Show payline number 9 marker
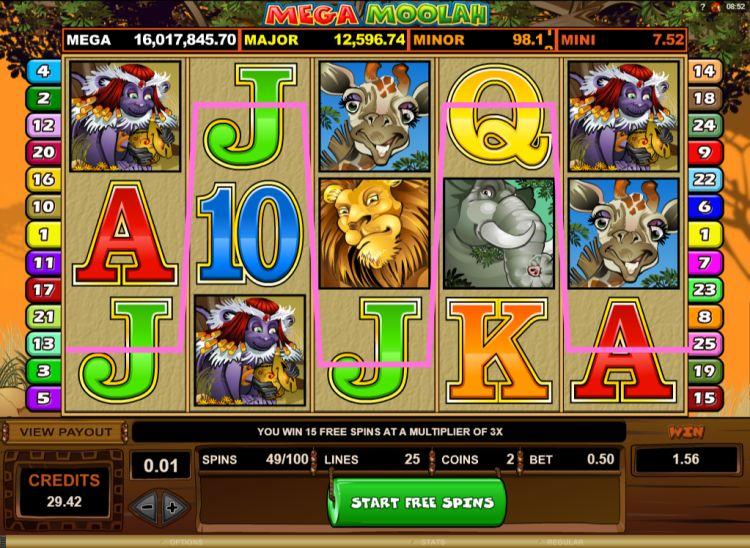 pos(704,153)
